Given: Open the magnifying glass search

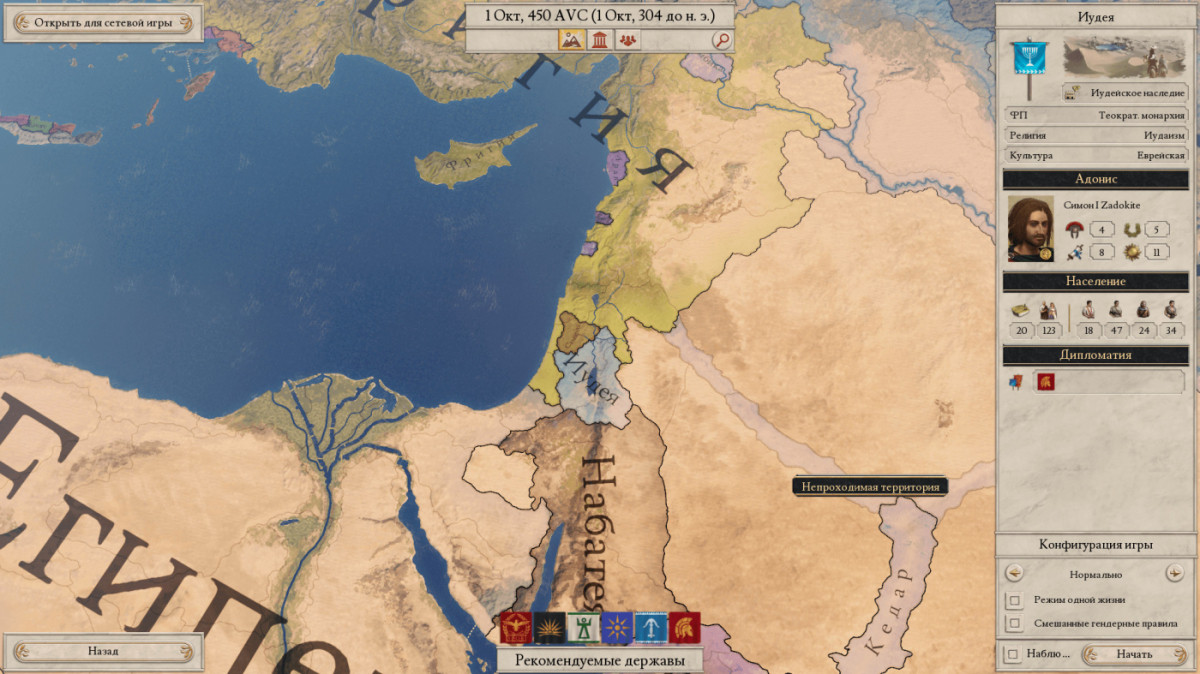Looking at the screenshot, I should click(x=721, y=40).
